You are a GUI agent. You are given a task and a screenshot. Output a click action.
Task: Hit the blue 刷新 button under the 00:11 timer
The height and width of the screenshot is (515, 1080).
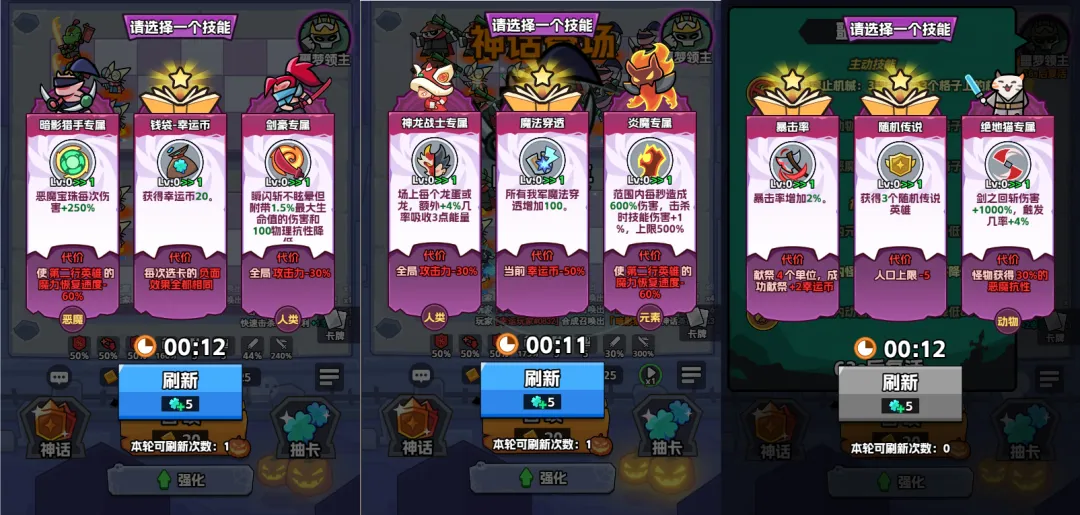tap(541, 389)
